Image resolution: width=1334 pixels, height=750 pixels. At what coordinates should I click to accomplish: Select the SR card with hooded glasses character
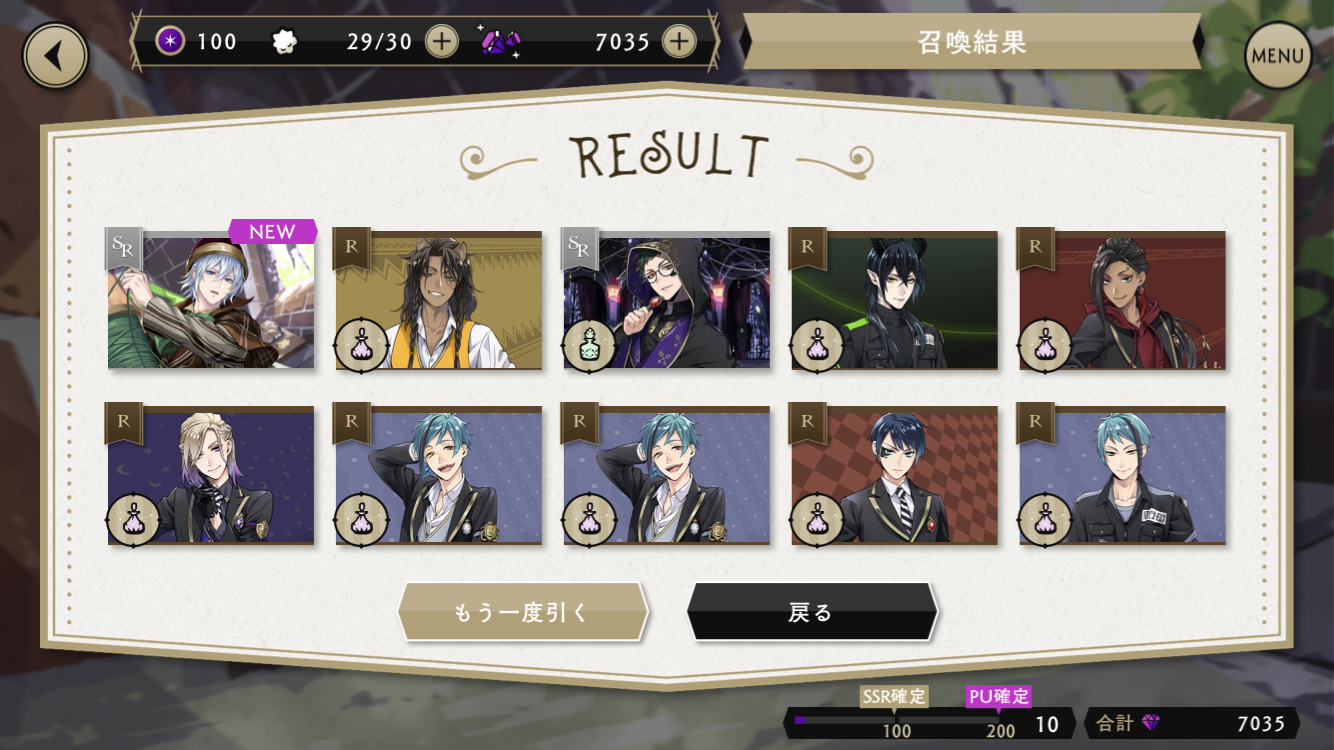coord(667,302)
